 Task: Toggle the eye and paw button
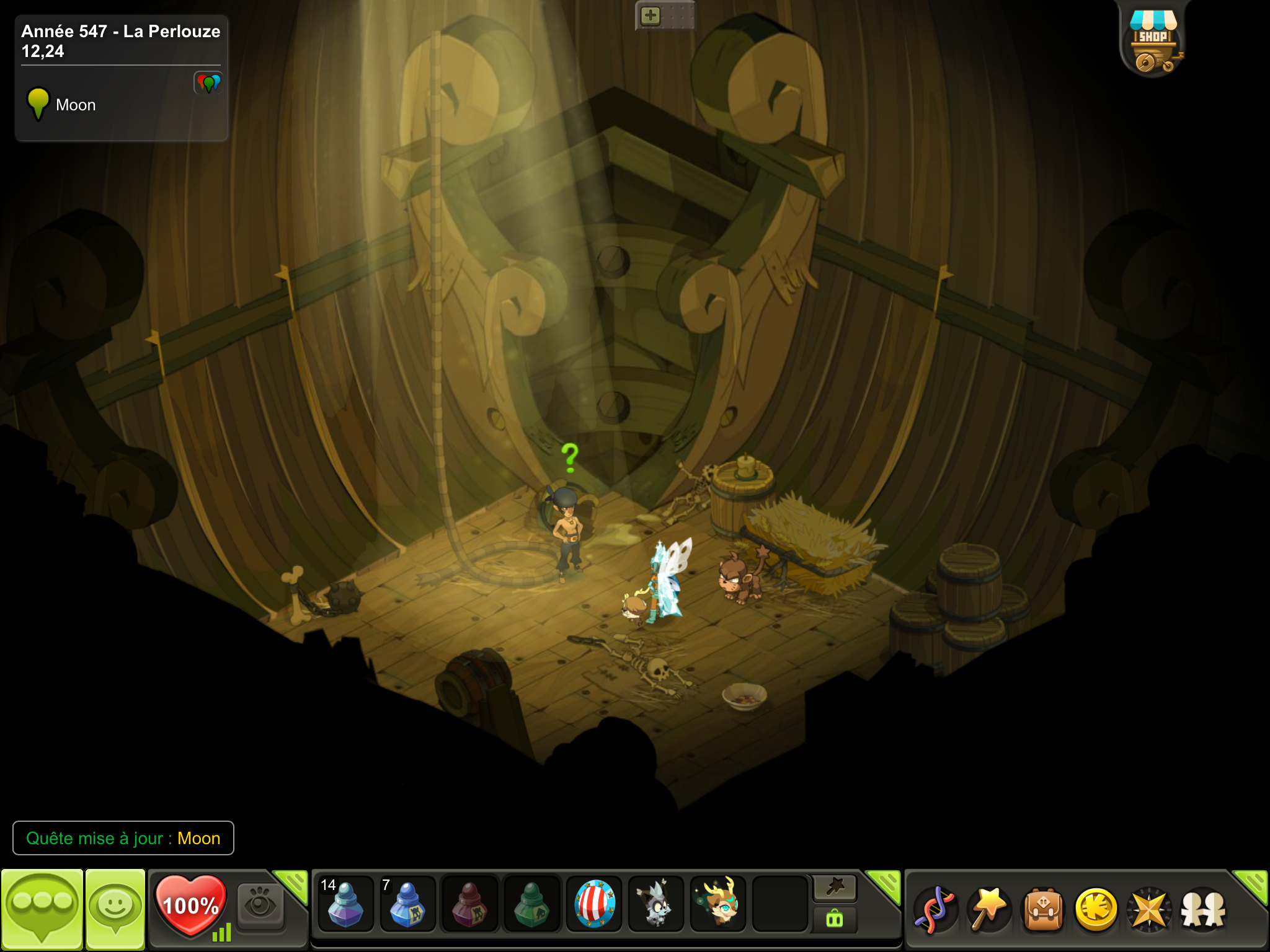point(260,906)
